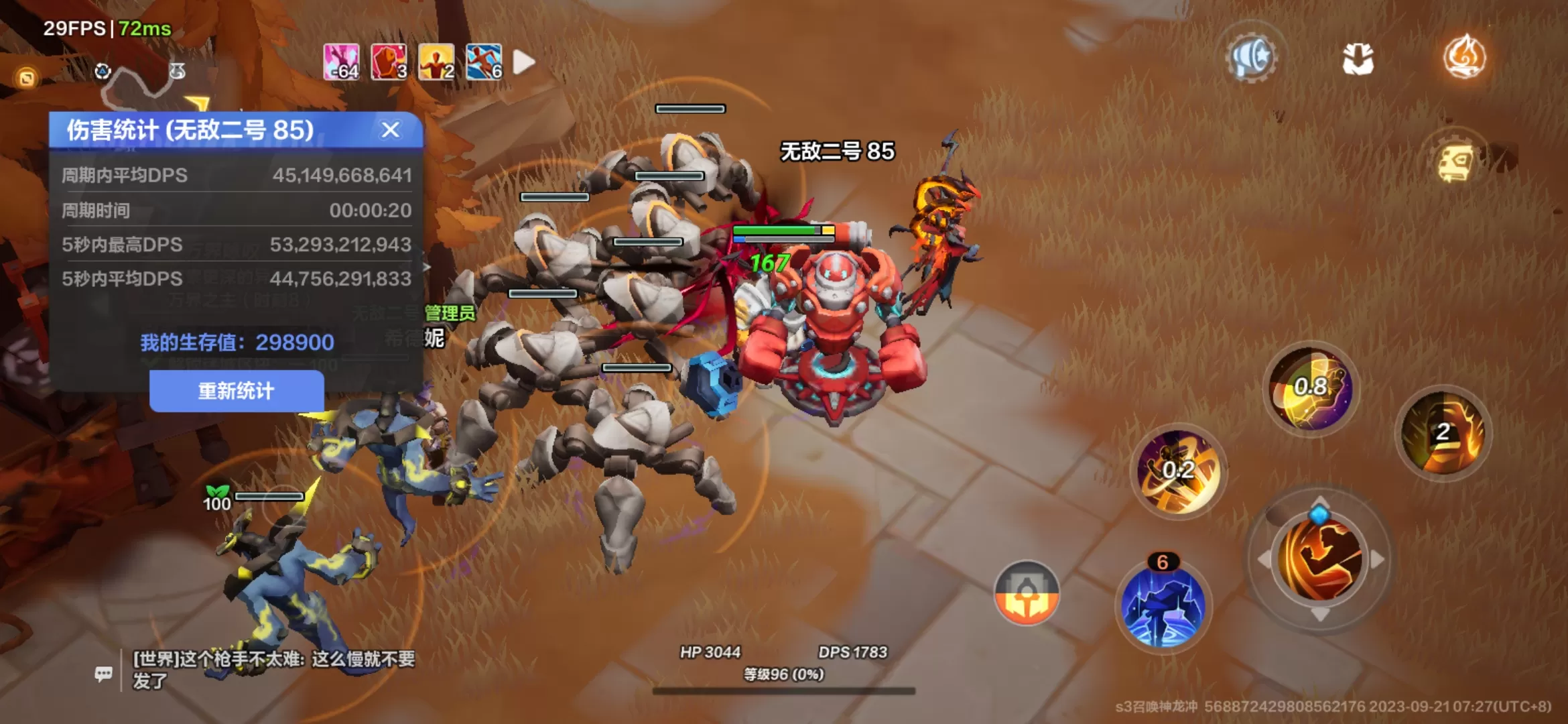Open the megaphone gear icon
1568x724 pixels.
point(1251,58)
